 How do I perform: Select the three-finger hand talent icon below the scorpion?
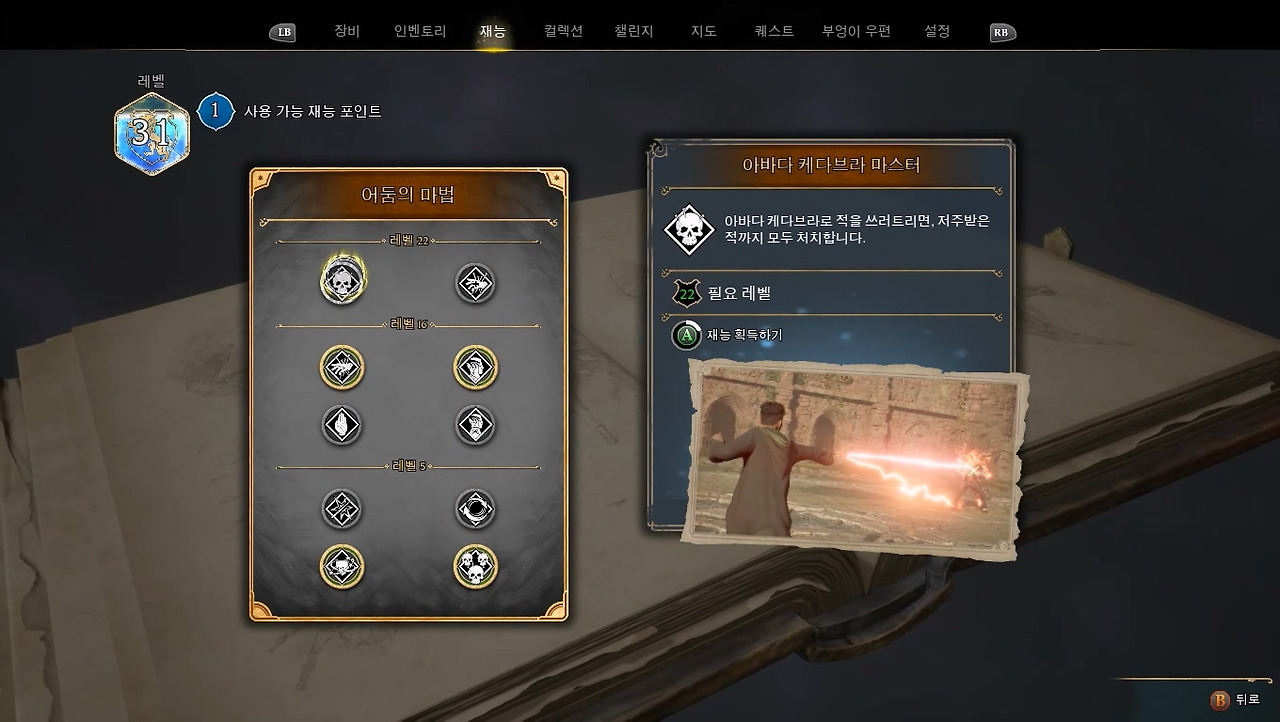(342, 424)
